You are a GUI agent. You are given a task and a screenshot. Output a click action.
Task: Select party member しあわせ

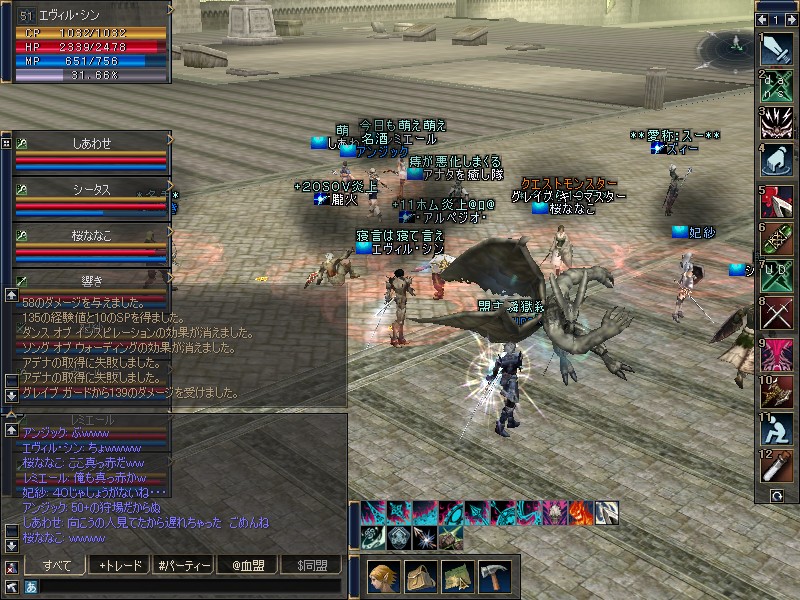91,144
